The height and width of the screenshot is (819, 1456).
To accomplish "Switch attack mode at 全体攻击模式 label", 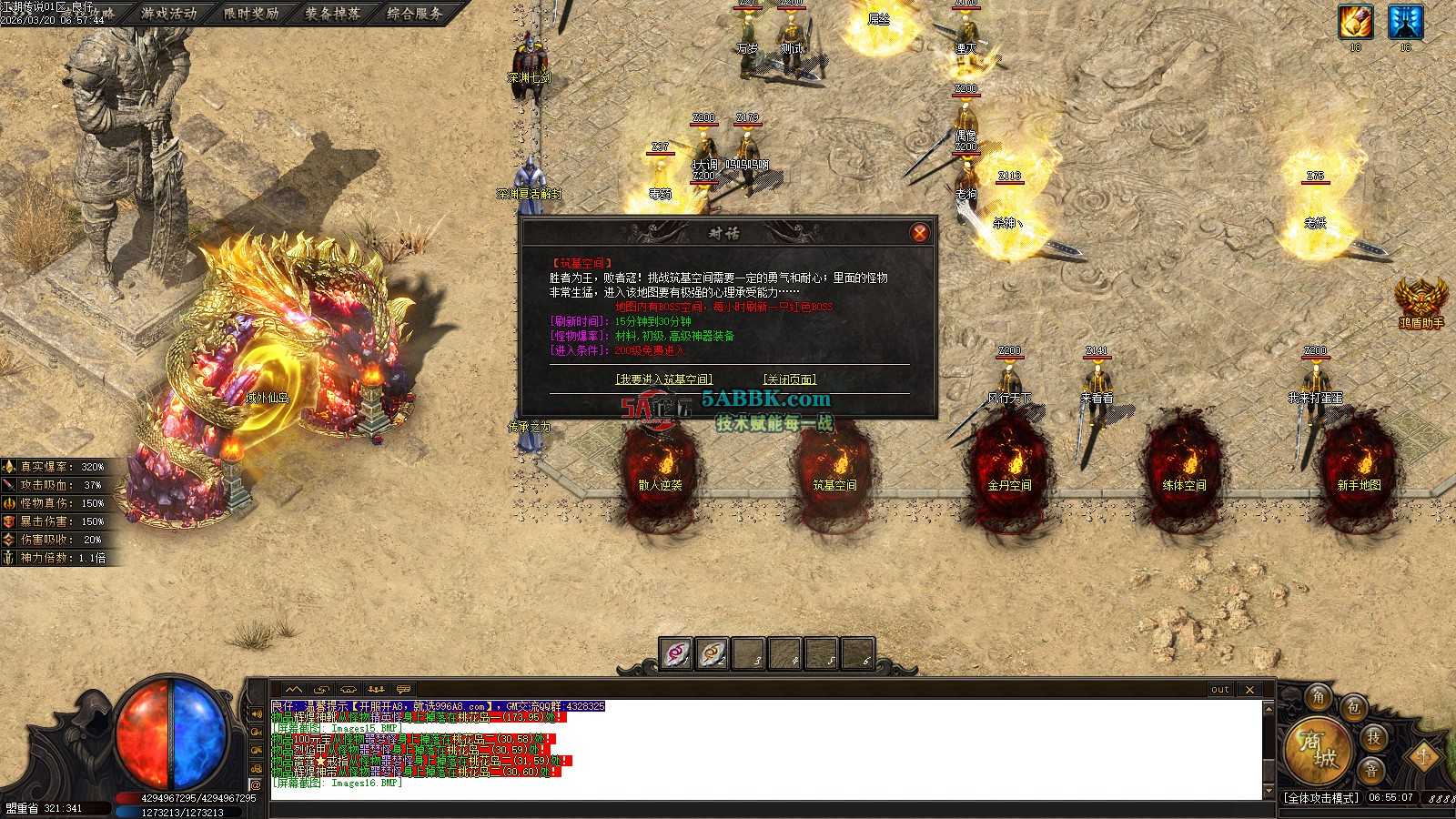I will tap(1321, 798).
